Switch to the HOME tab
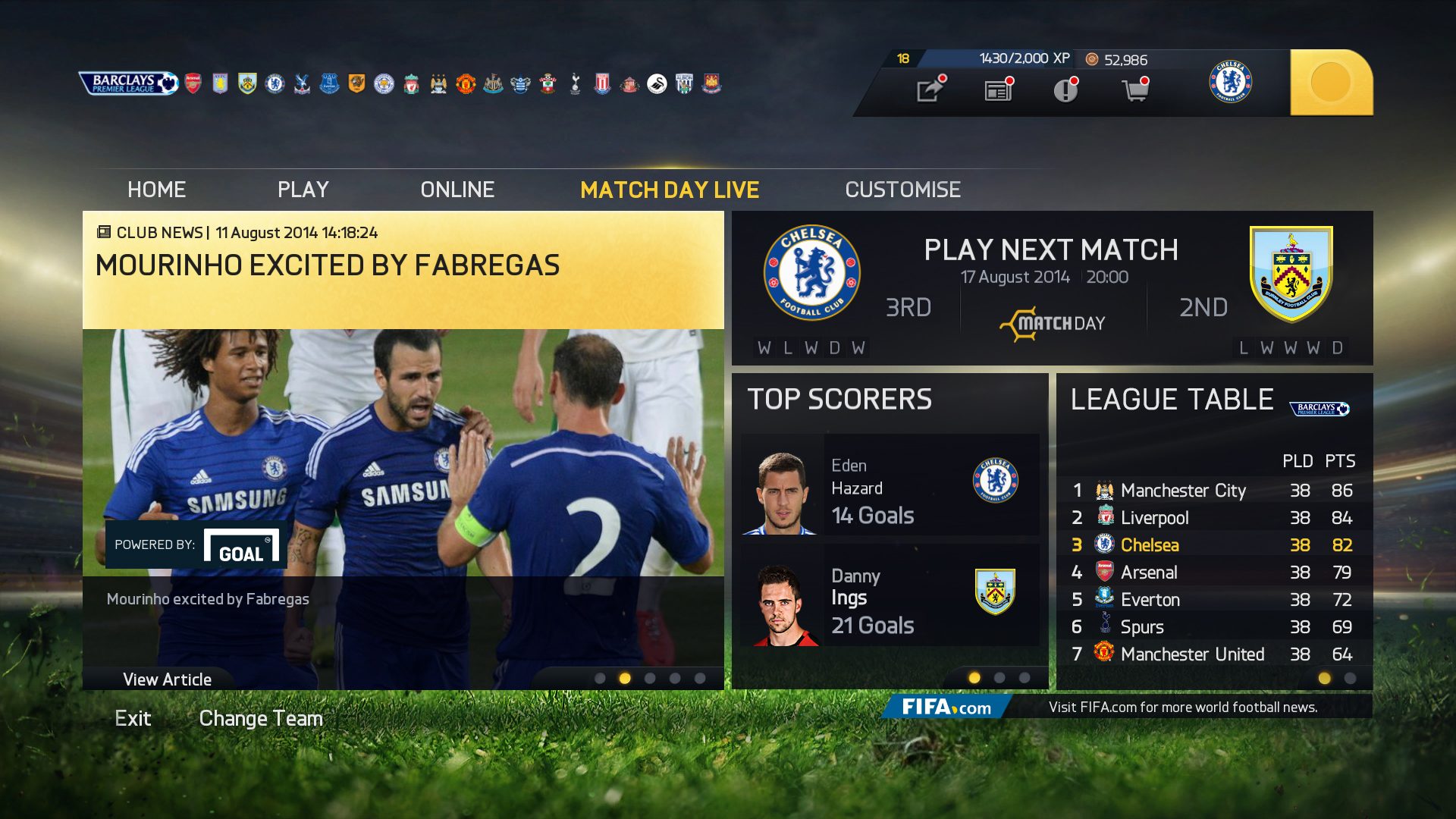This screenshot has width=1456, height=819. point(156,190)
